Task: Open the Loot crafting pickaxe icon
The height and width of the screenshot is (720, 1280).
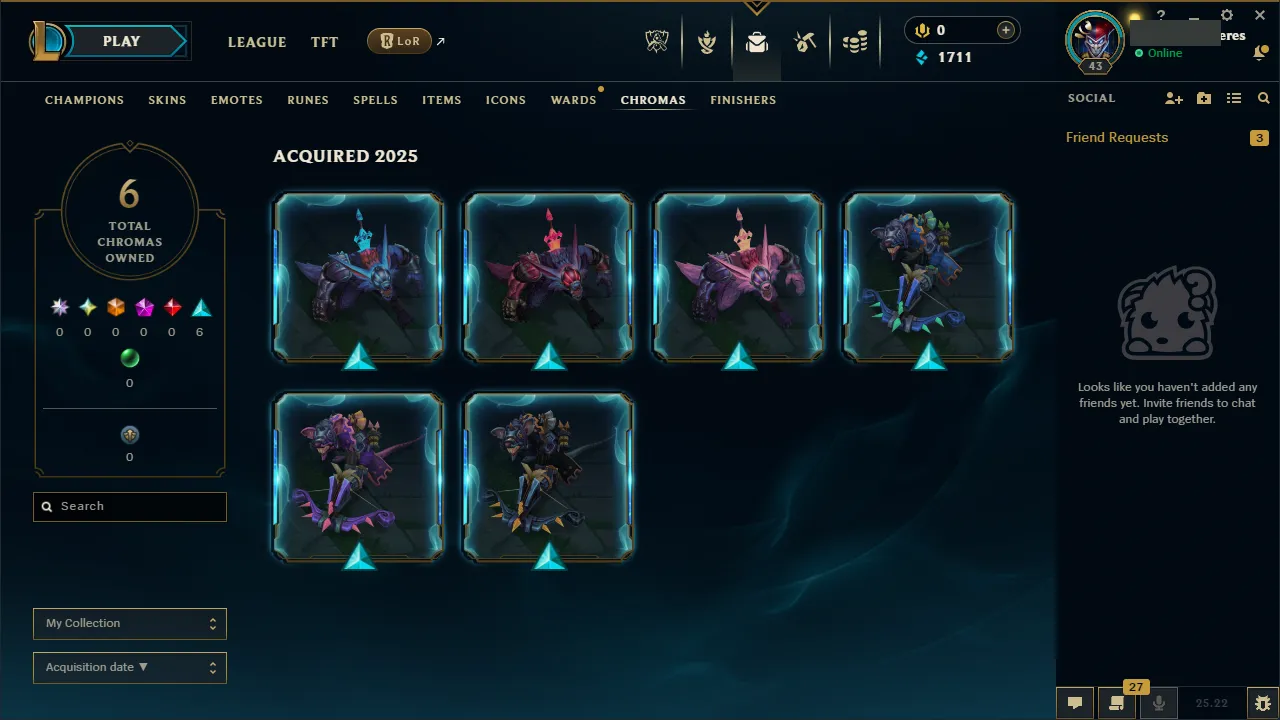Action: [x=805, y=41]
